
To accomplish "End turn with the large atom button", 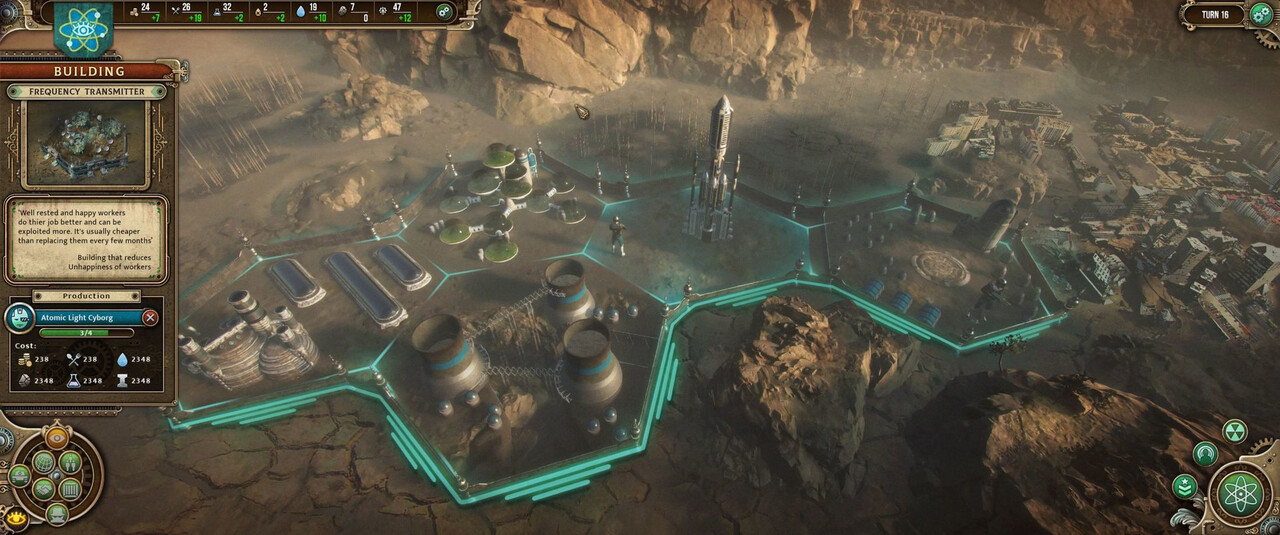I will (1240, 493).
